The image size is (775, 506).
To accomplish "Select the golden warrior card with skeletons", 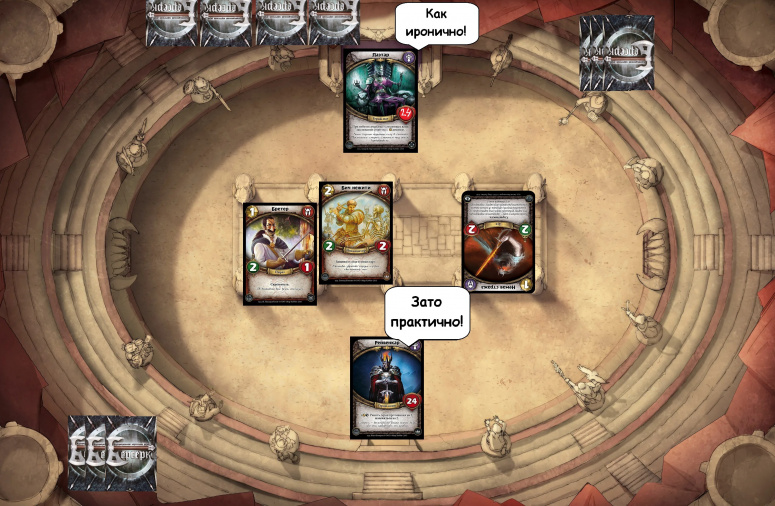I will [x=354, y=232].
